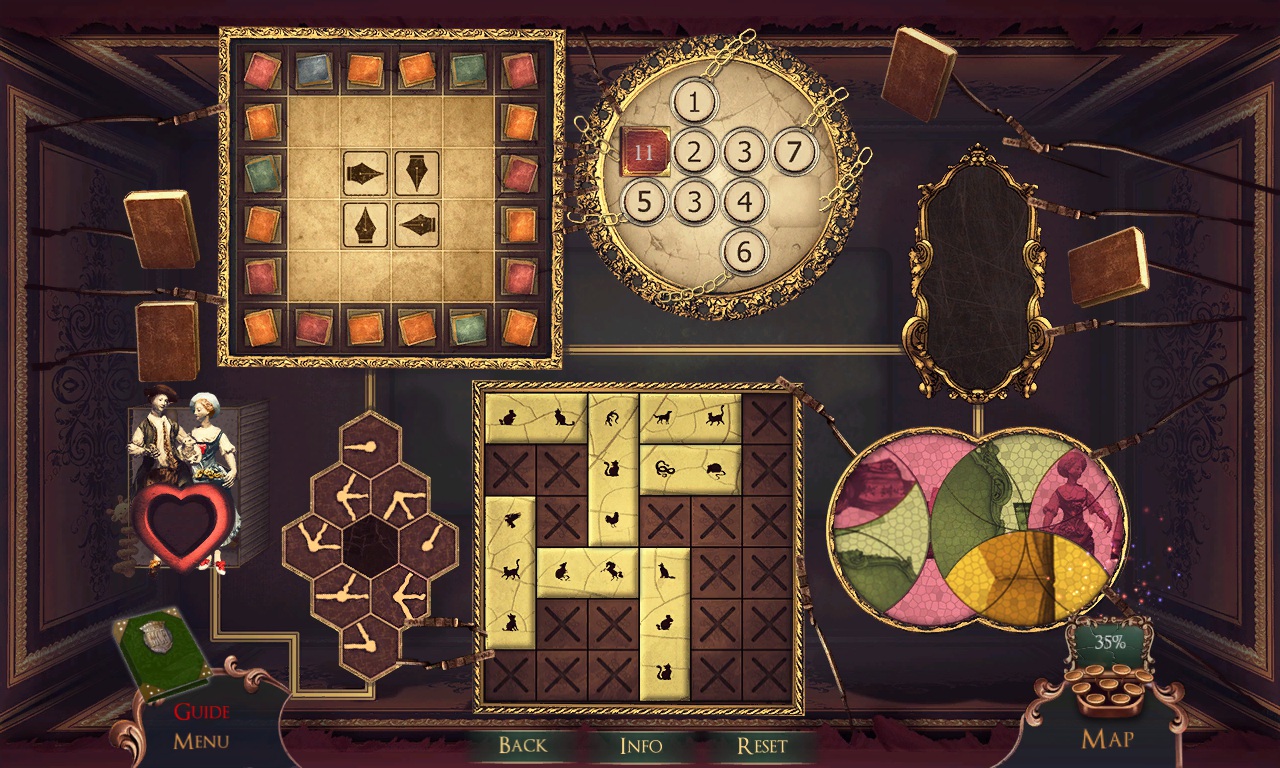Click the downward pen nib tile in the frame
This screenshot has width=1280, height=768.
click(x=417, y=172)
